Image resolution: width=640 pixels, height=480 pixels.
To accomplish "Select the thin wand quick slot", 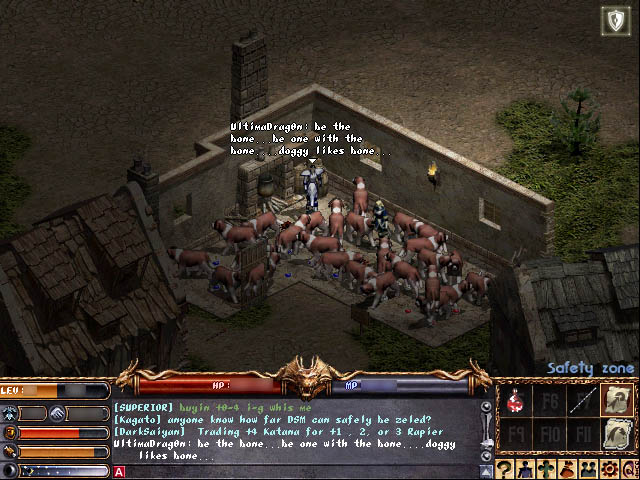I will pyautogui.click(x=581, y=402).
